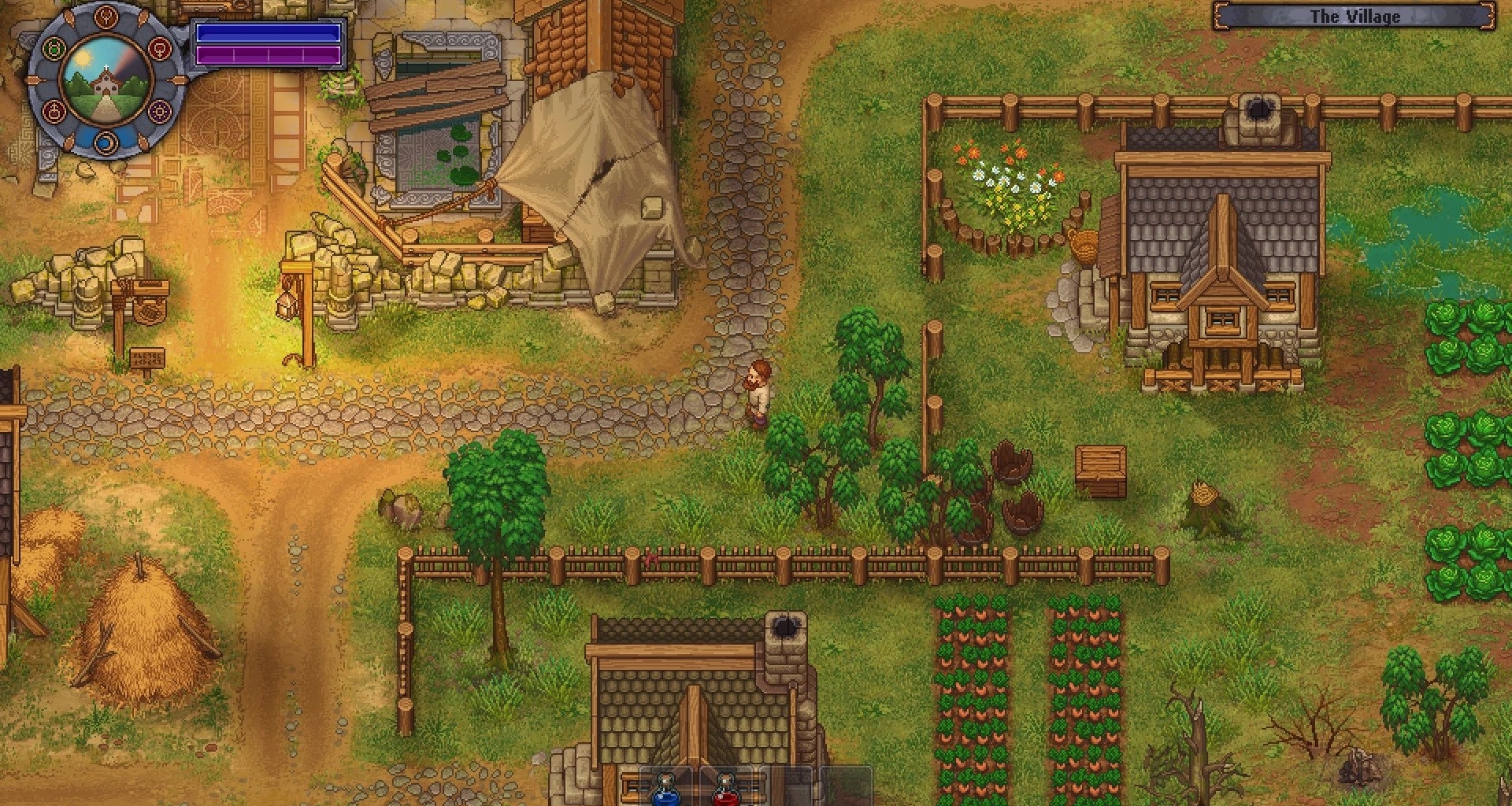Click the red tree emblem atop the day clock

coord(106,18)
